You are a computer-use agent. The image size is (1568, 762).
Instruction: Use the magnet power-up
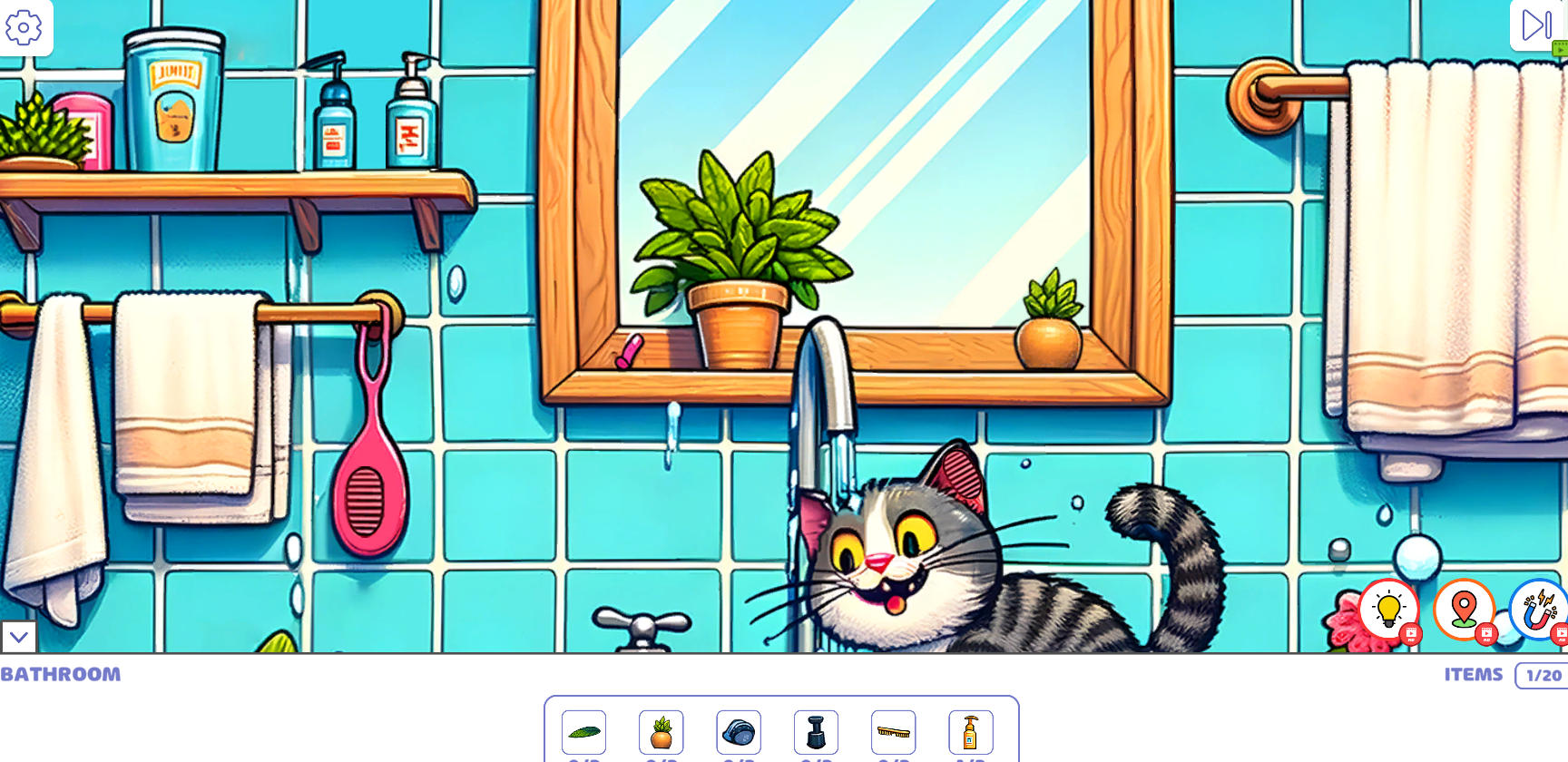pyautogui.click(x=1541, y=611)
